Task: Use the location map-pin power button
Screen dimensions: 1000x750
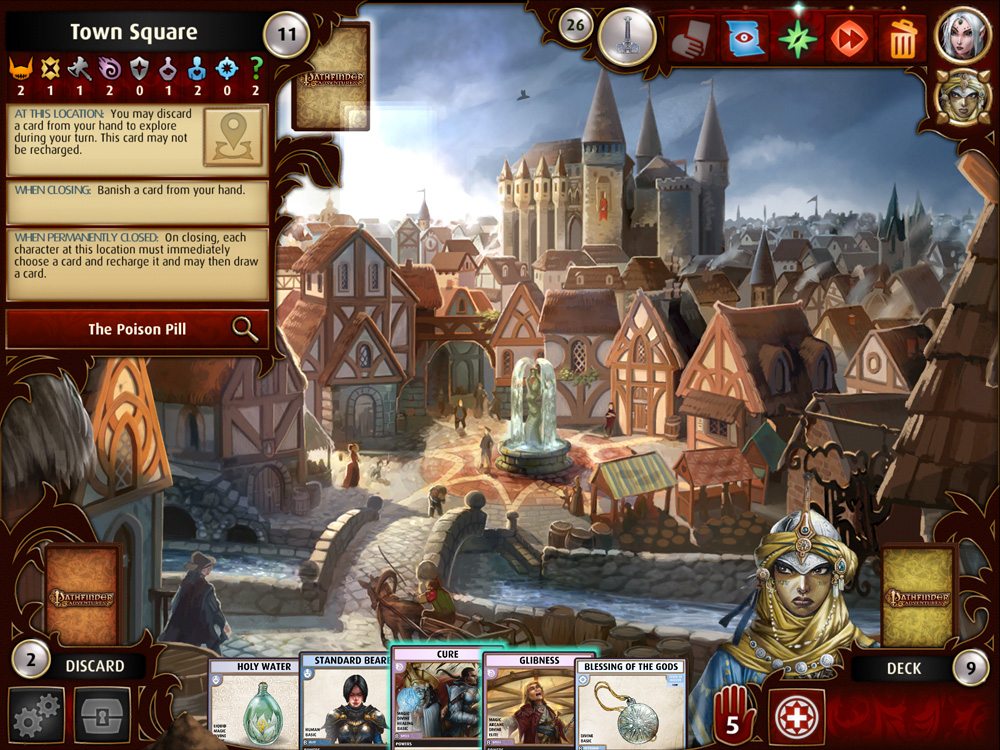Action: (233, 137)
